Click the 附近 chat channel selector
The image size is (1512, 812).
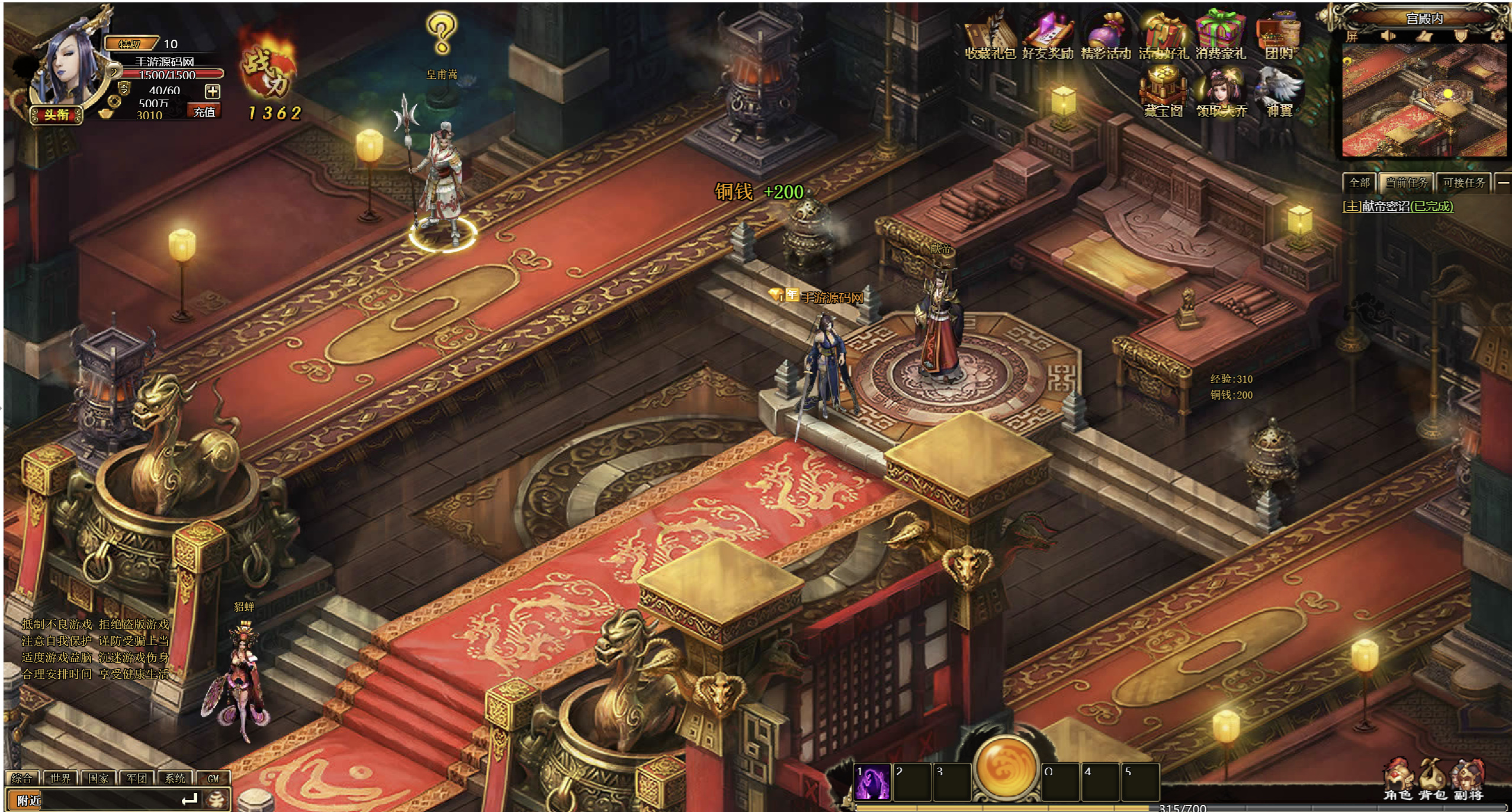pos(28,800)
